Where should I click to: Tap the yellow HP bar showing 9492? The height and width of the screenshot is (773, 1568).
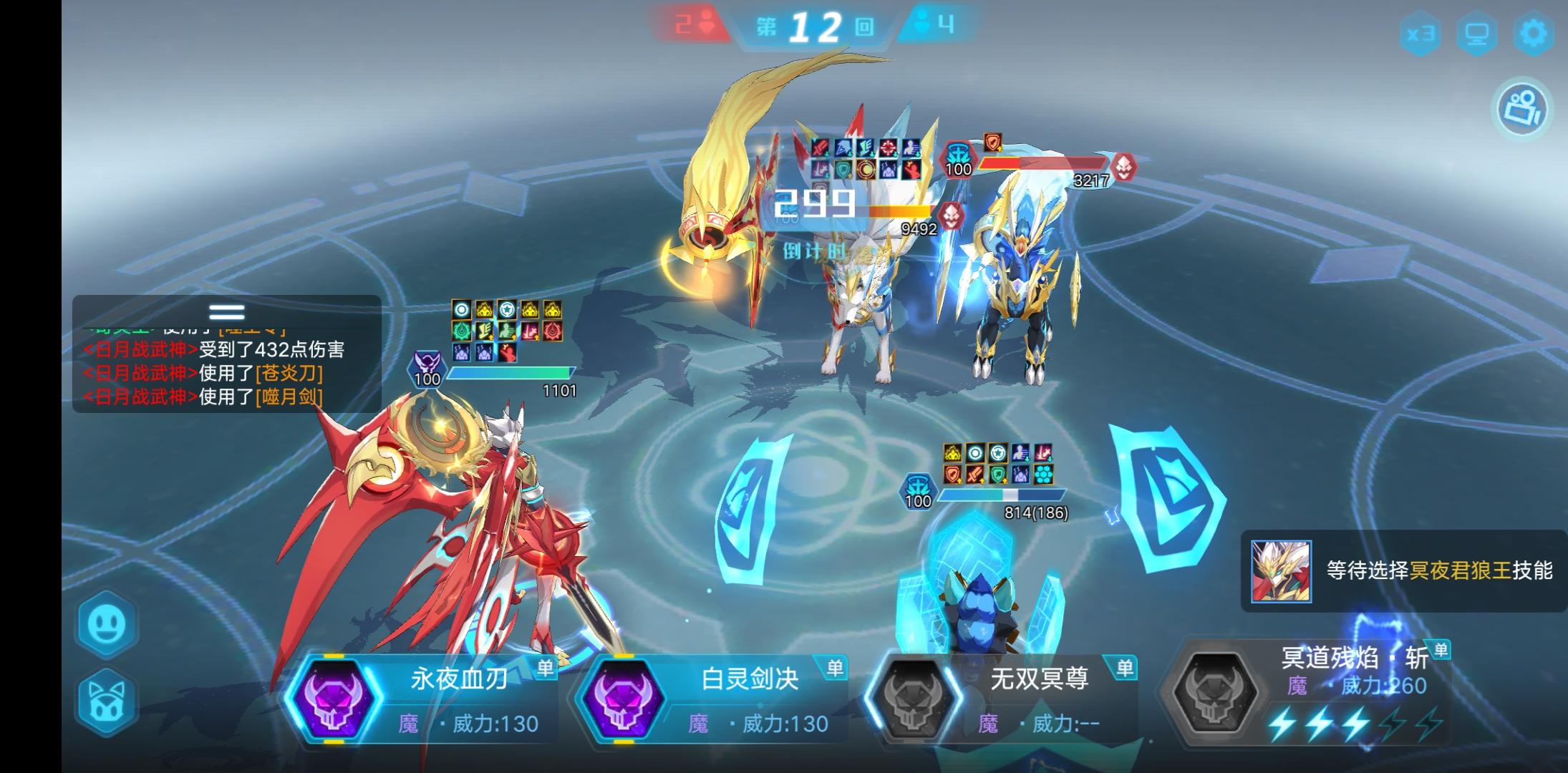pos(899,211)
